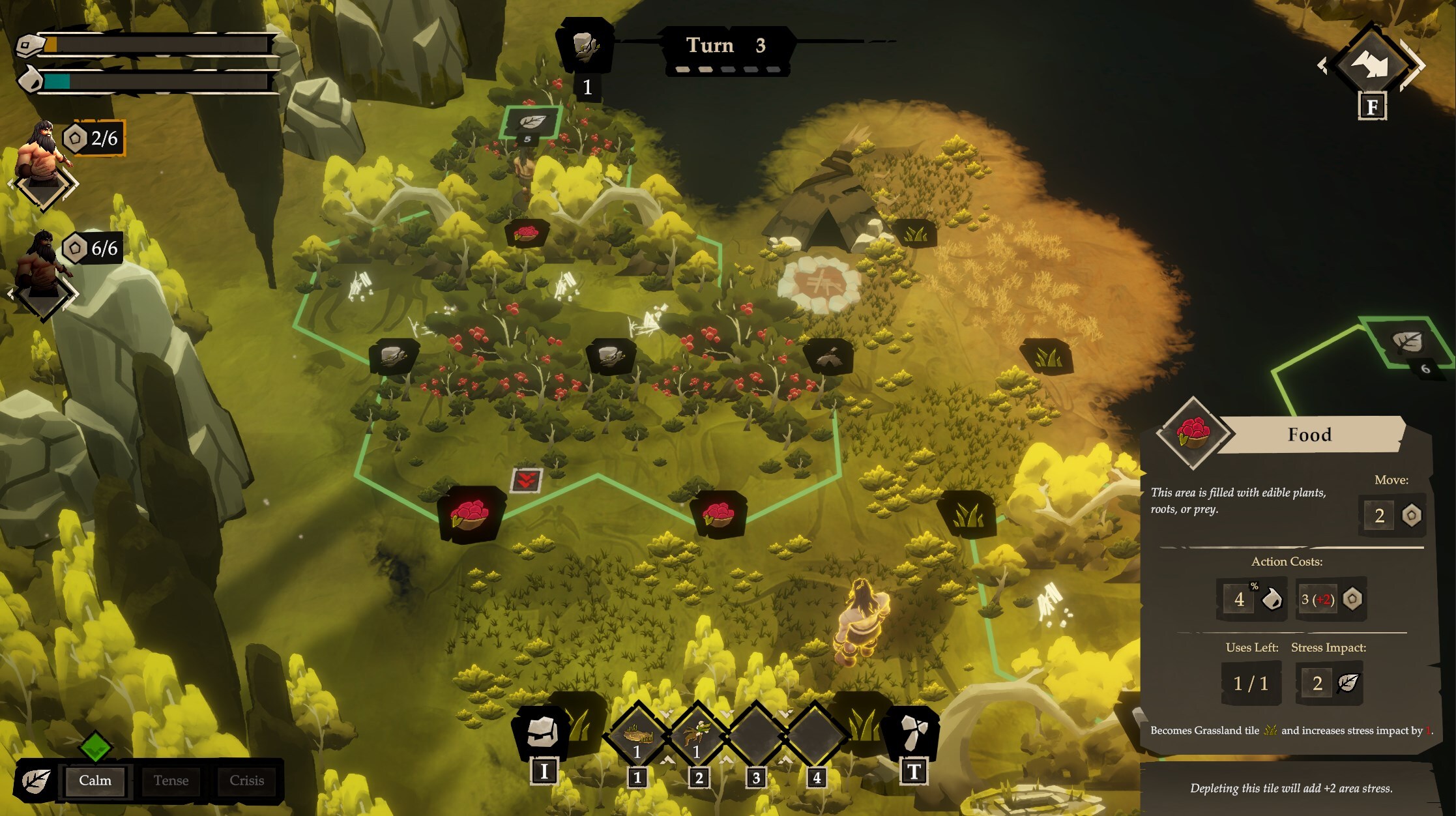This screenshot has height=816, width=1456.
Task: Select the leaf tile marker numbered 6
Action: point(1406,342)
